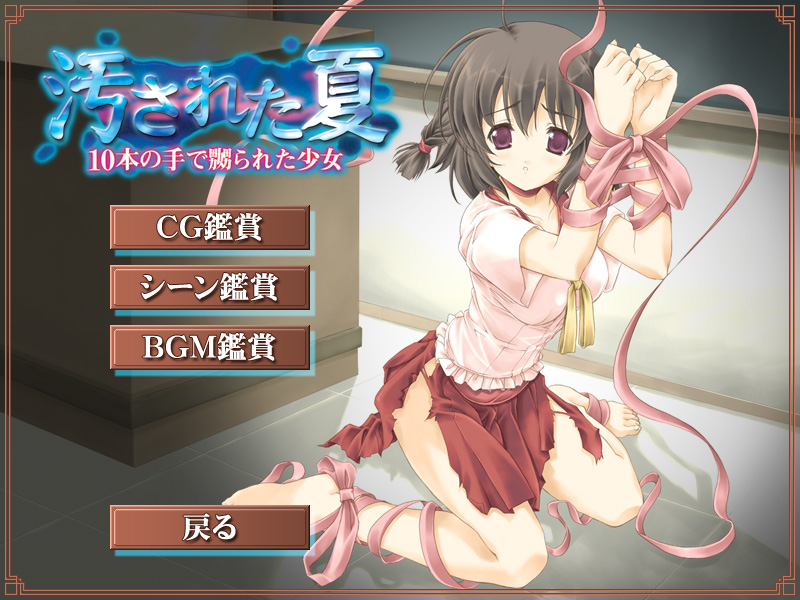This screenshot has height=600, width=800.
Task: Go back with the 戻る button
Action: [x=210, y=527]
